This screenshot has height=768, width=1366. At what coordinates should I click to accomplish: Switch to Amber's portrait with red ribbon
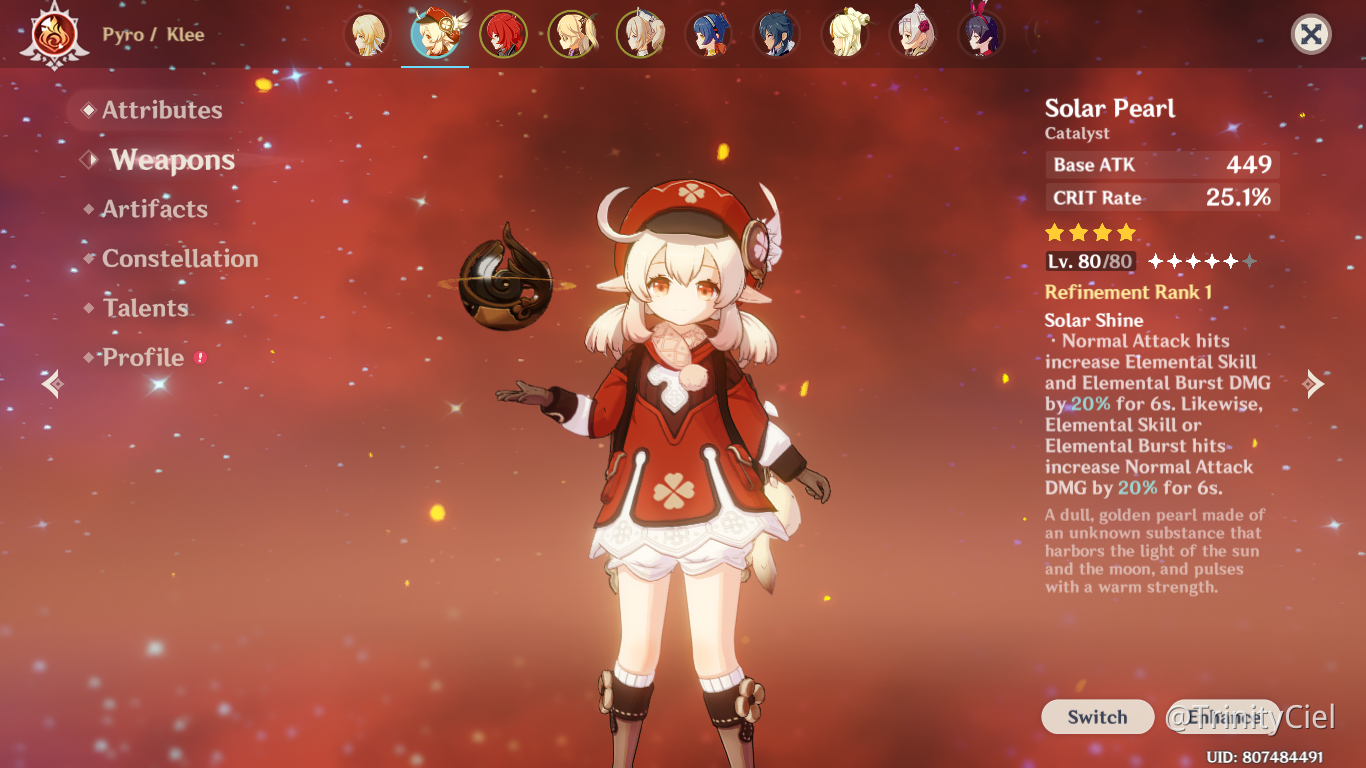pos(981,34)
